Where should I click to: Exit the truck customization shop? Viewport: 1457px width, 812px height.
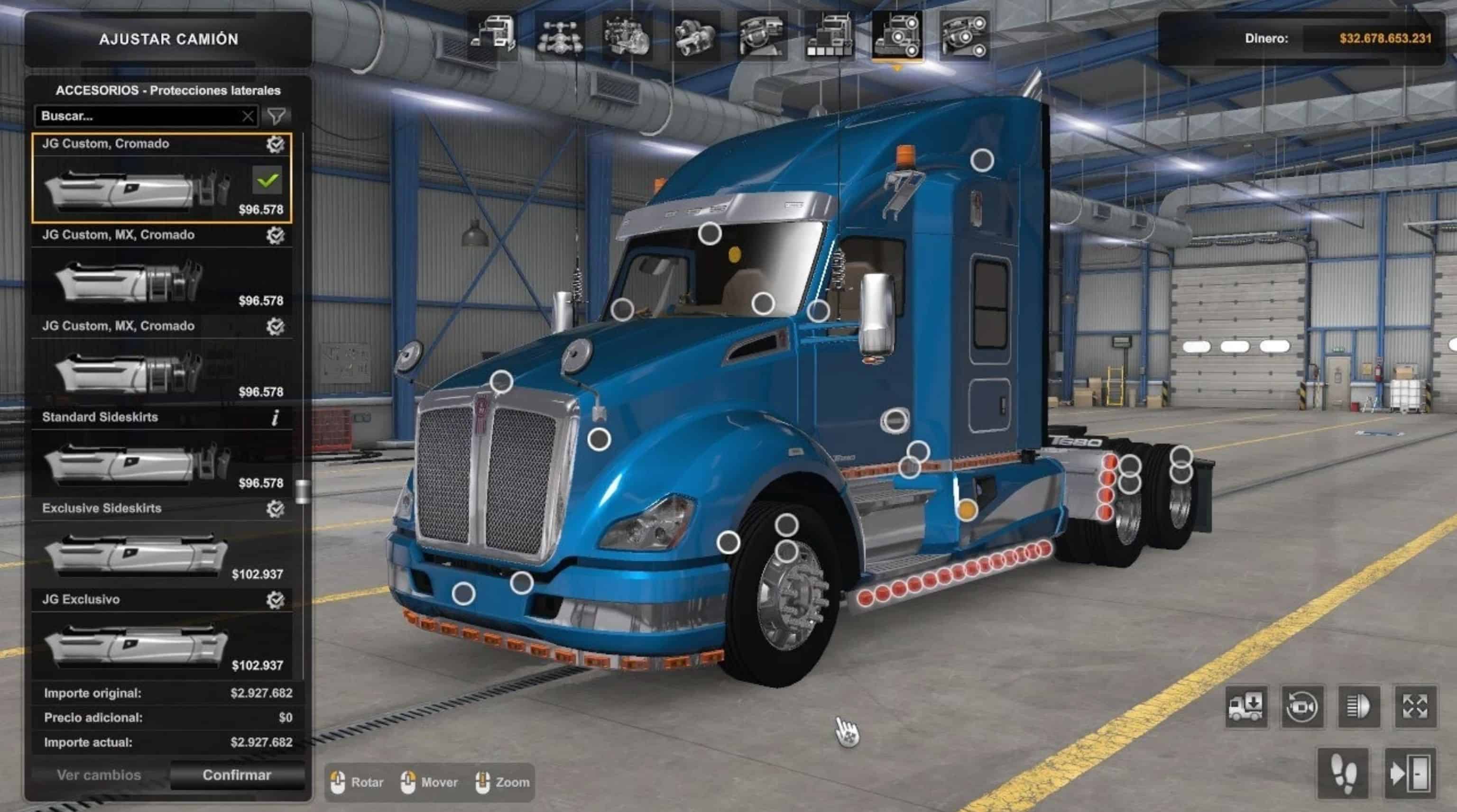[x=1410, y=773]
